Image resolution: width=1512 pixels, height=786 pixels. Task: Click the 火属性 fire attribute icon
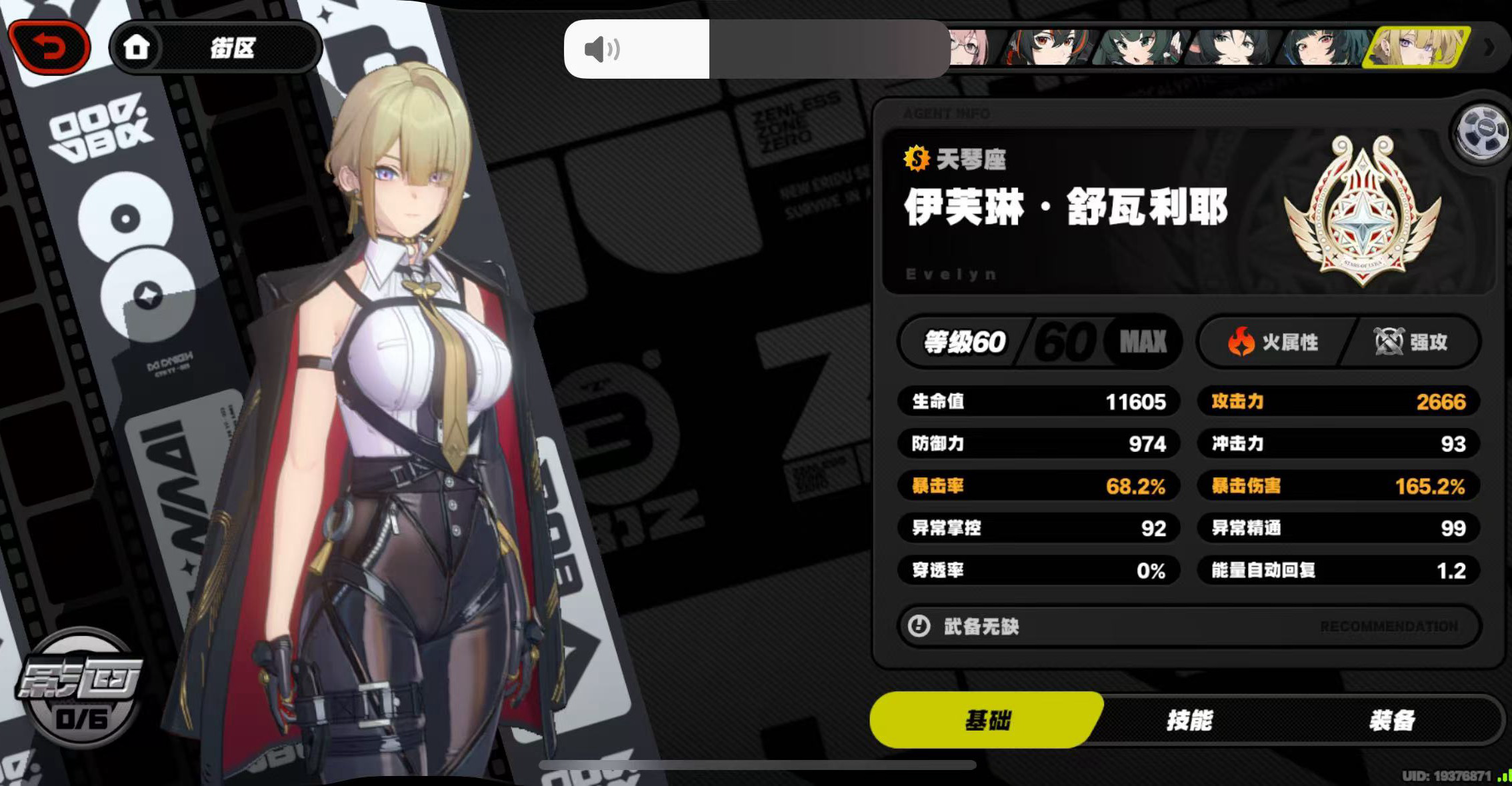[1241, 342]
